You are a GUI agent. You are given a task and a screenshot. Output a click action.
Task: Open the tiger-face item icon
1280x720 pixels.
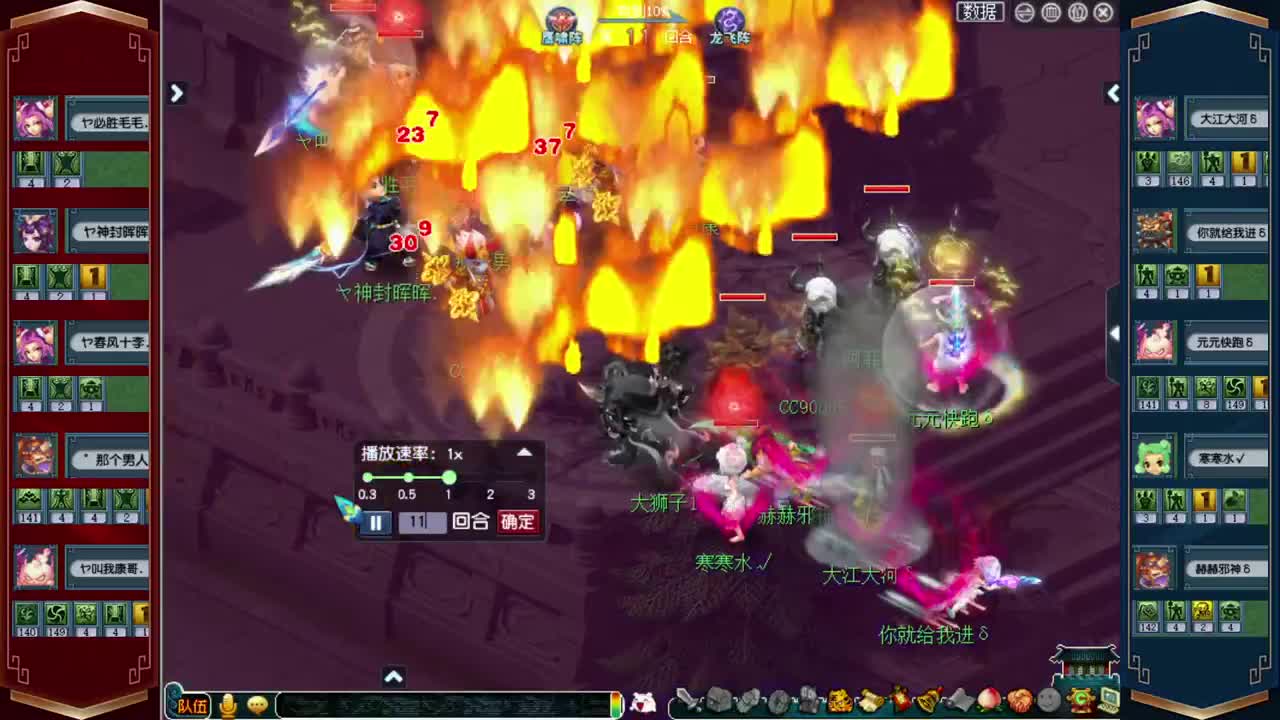pyautogui.click(x=838, y=701)
